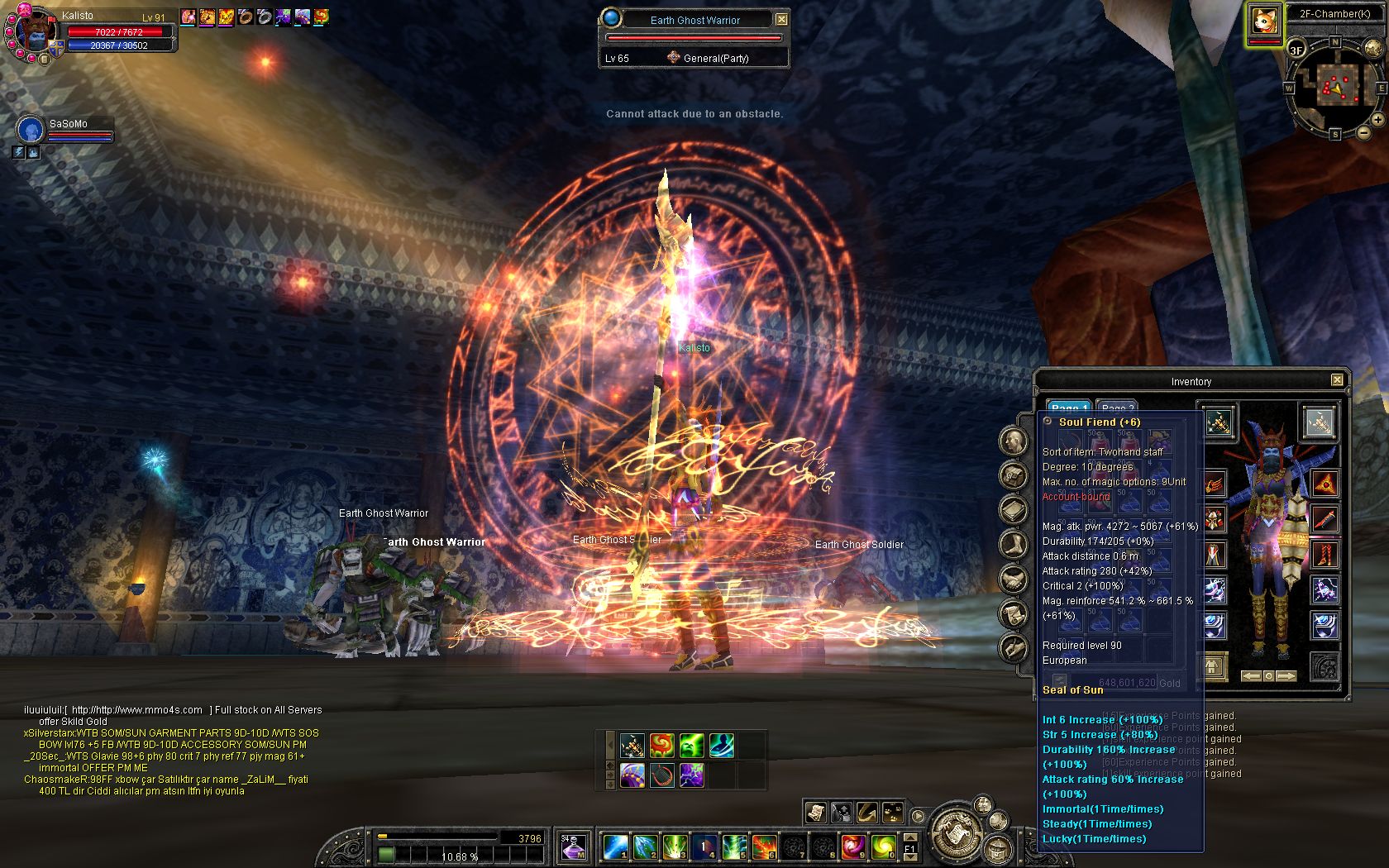Open the character face side button
Screen dimensions: 1389x868
point(1014,441)
